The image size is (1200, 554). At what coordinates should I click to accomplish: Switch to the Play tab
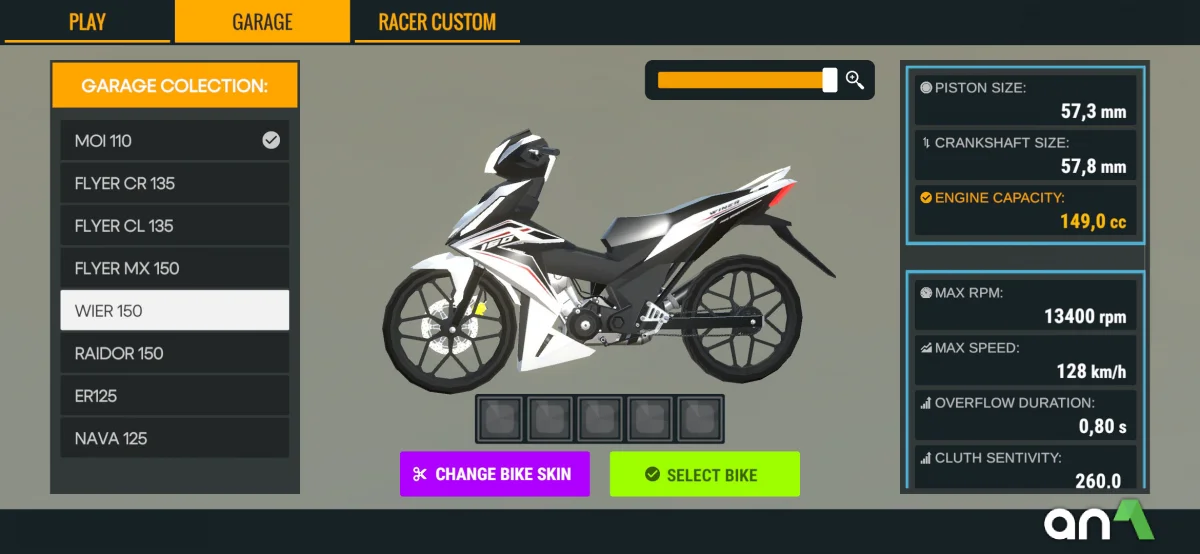pos(87,22)
